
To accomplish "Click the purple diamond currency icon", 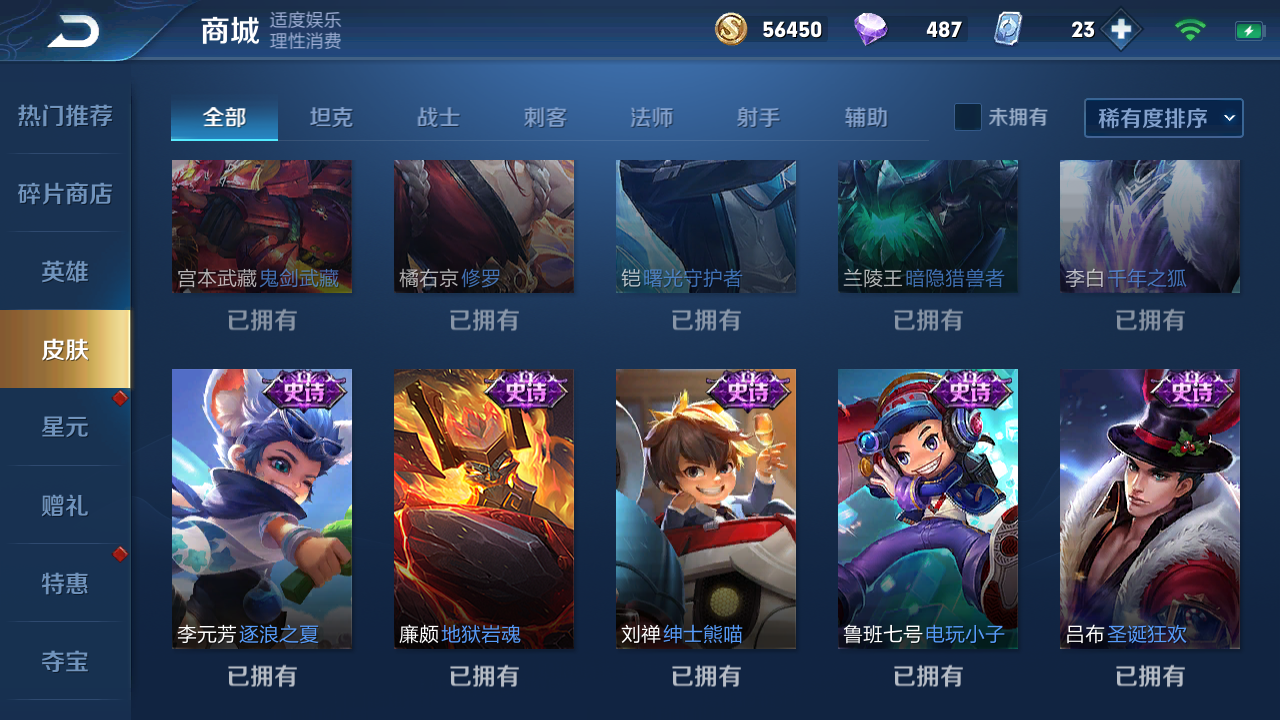I will 869,29.
